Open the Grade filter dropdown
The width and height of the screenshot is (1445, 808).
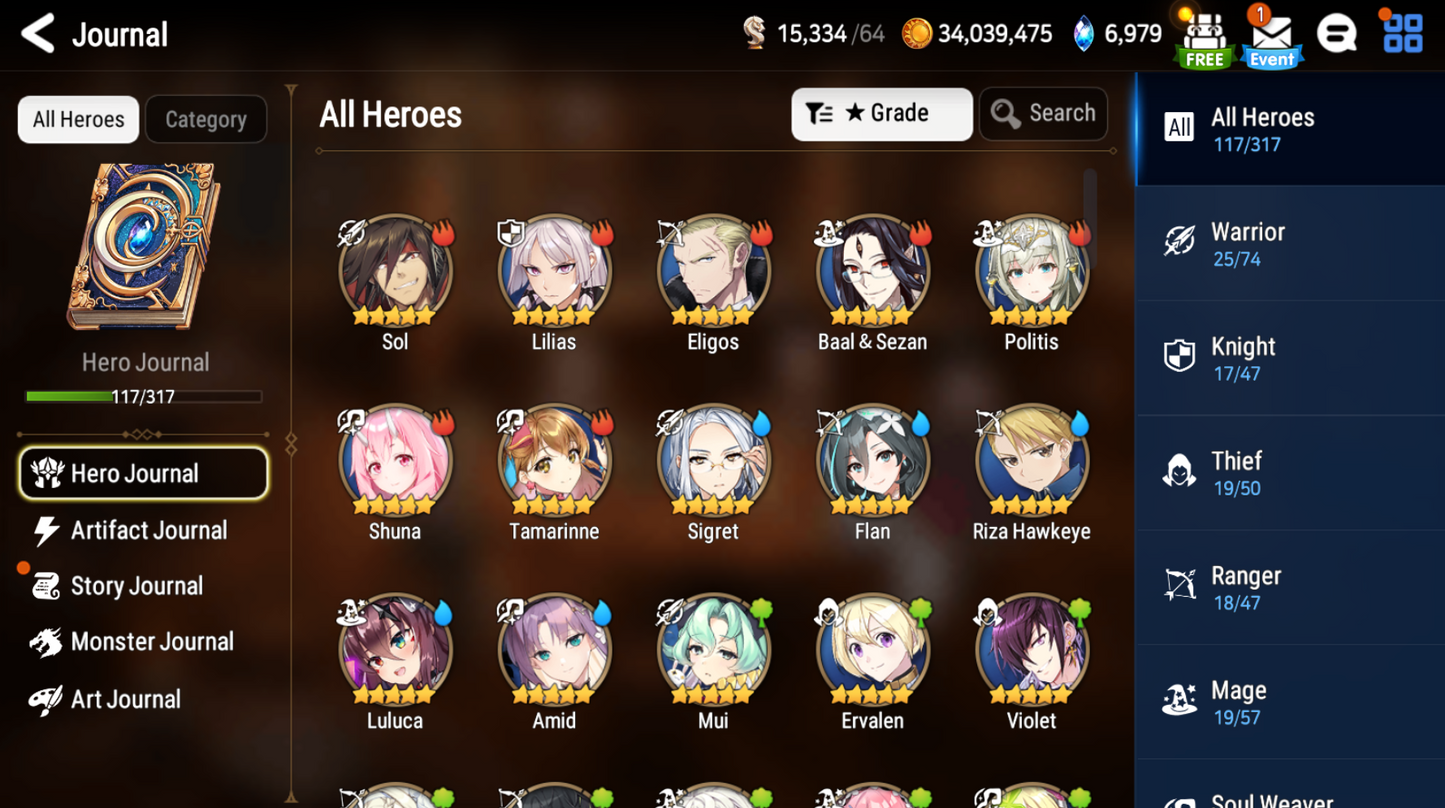pyautogui.click(x=881, y=113)
